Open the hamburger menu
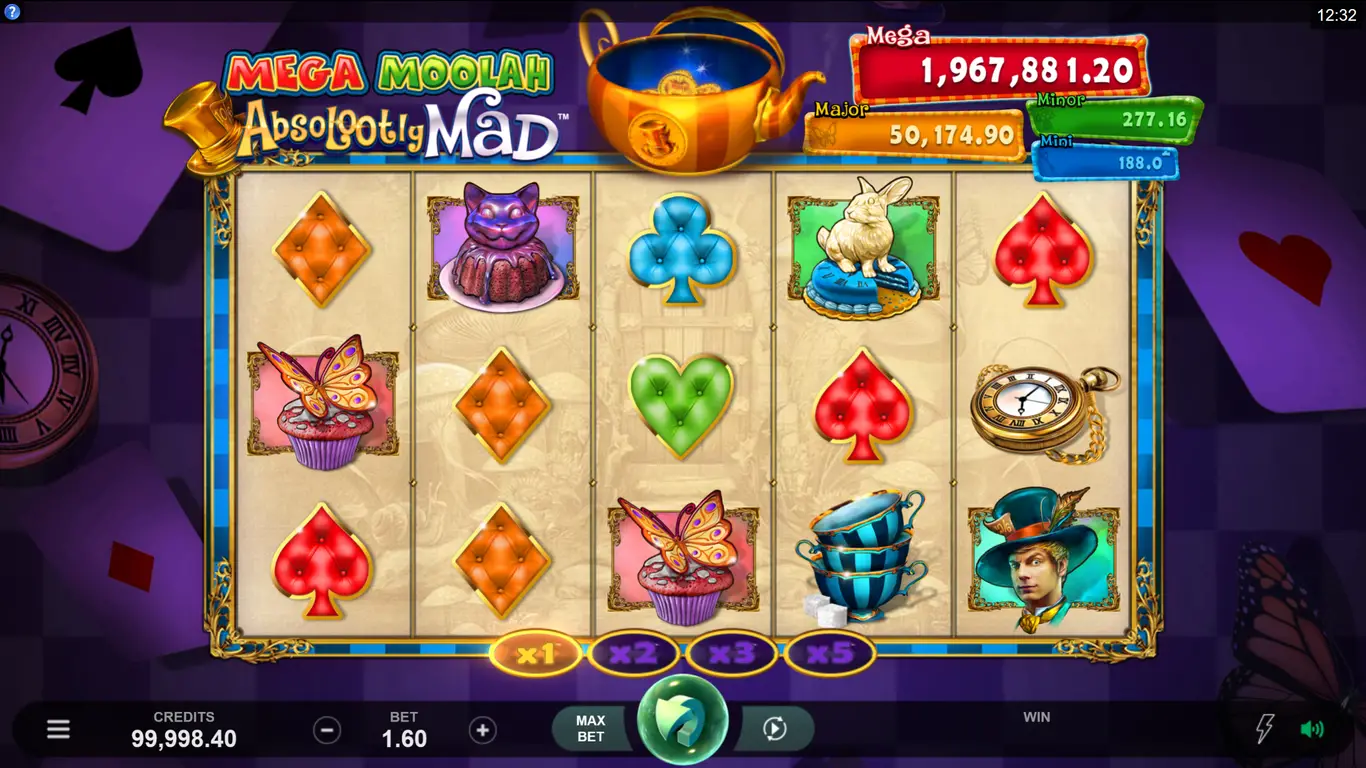This screenshot has height=768, width=1366. 58,729
